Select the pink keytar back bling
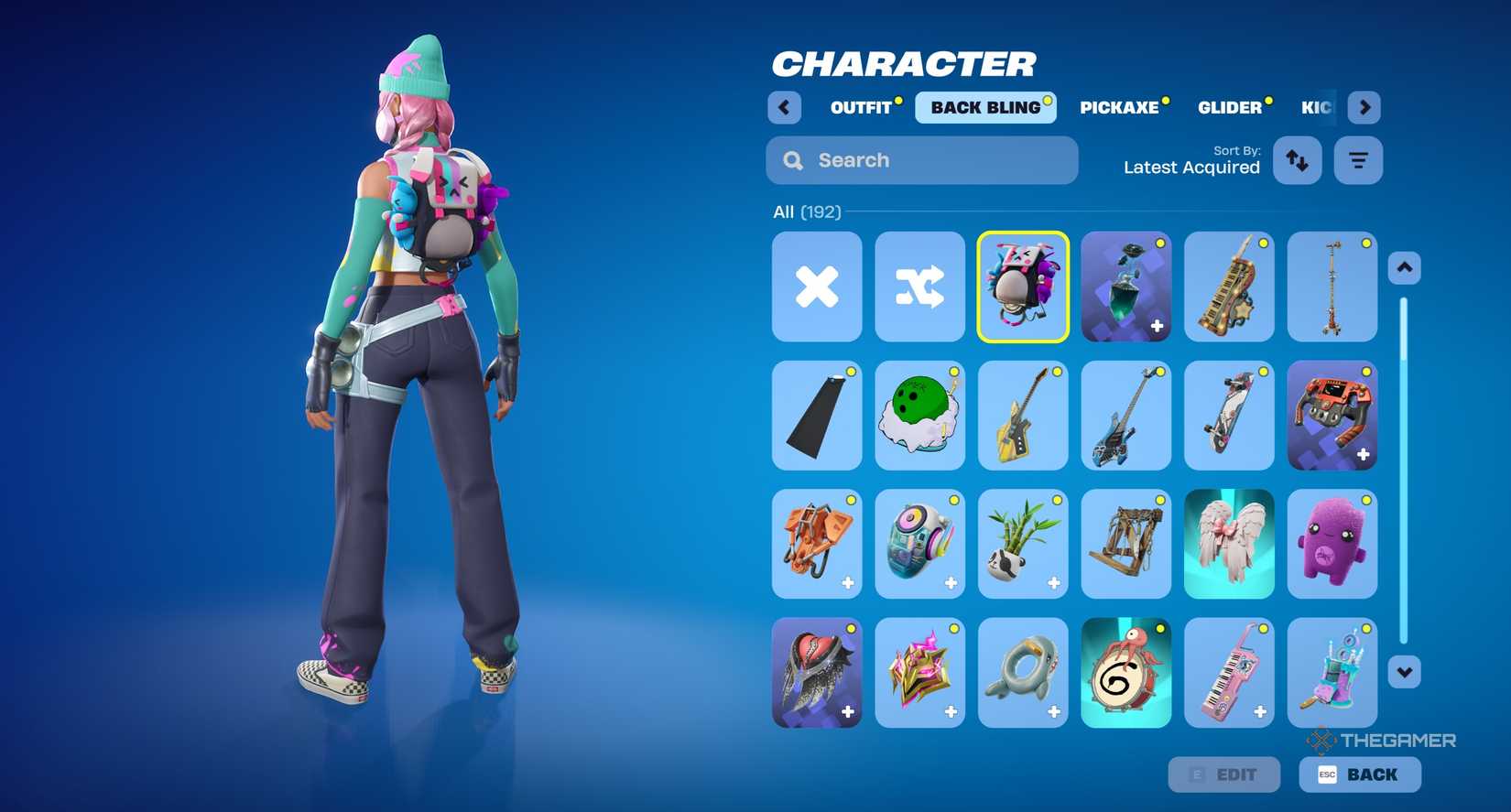The width and height of the screenshot is (1511, 812). pos(1229,673)
